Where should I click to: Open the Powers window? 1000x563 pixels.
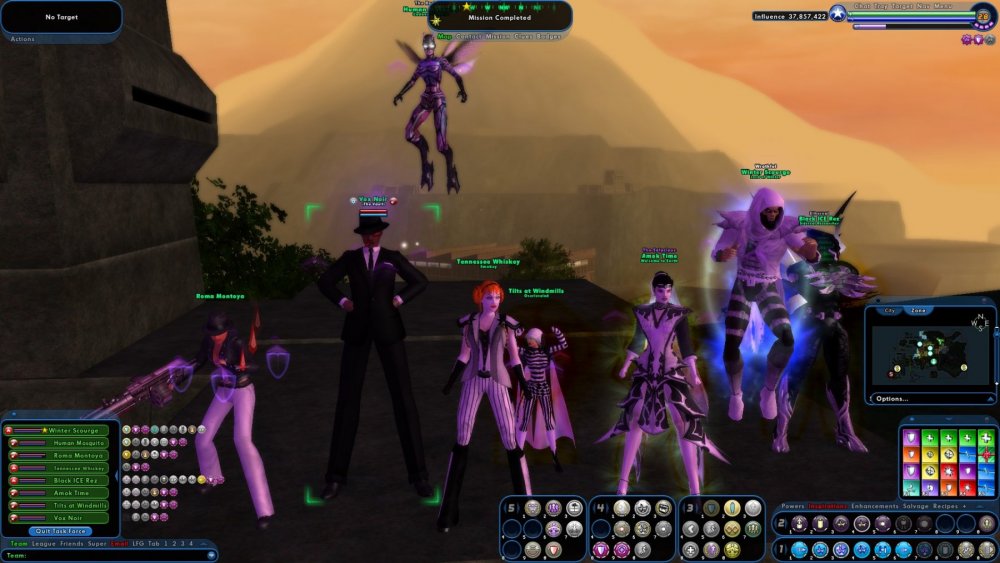coord(793,507)
